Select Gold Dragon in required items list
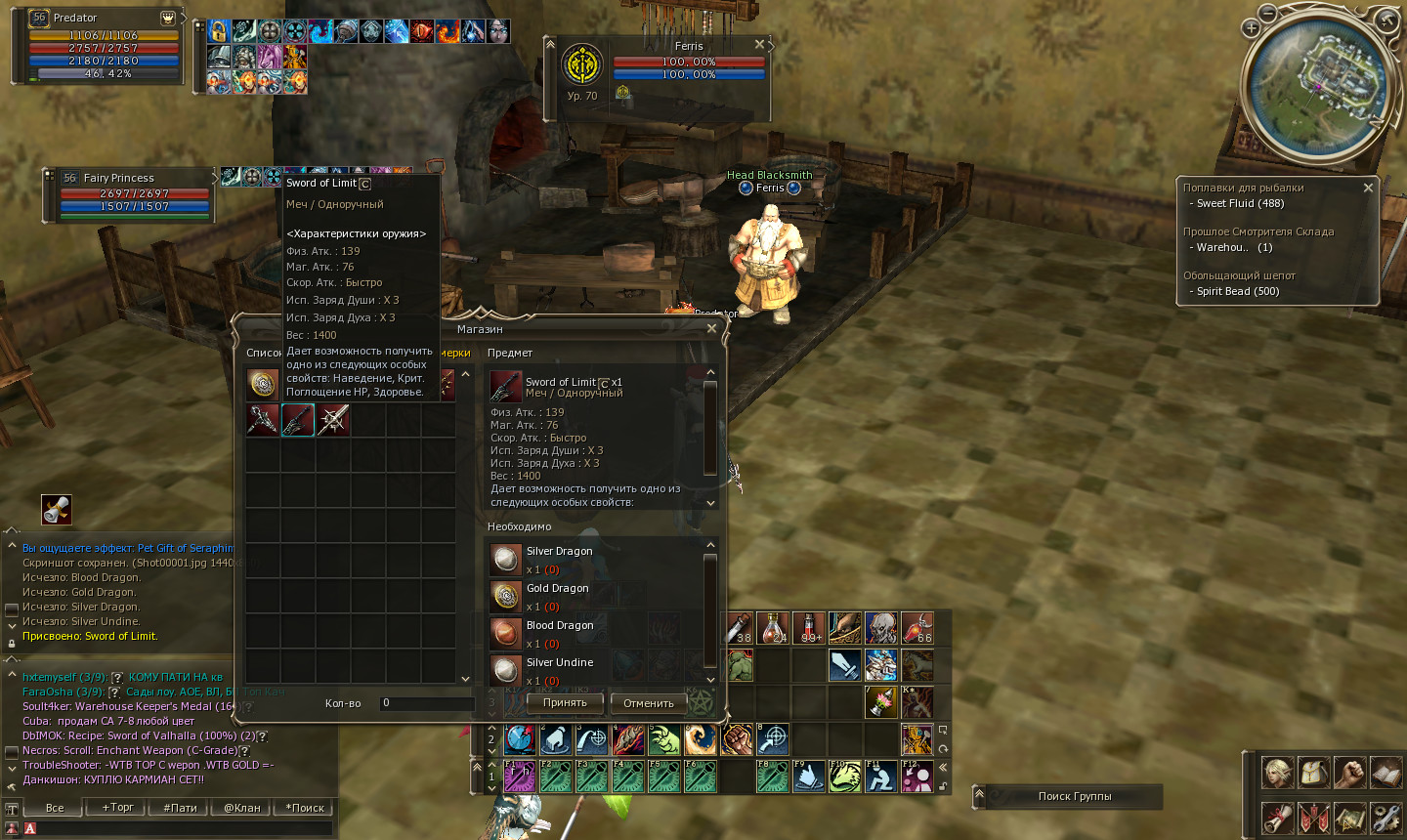This screenshot has width=1407, height=840. point(557,589)
